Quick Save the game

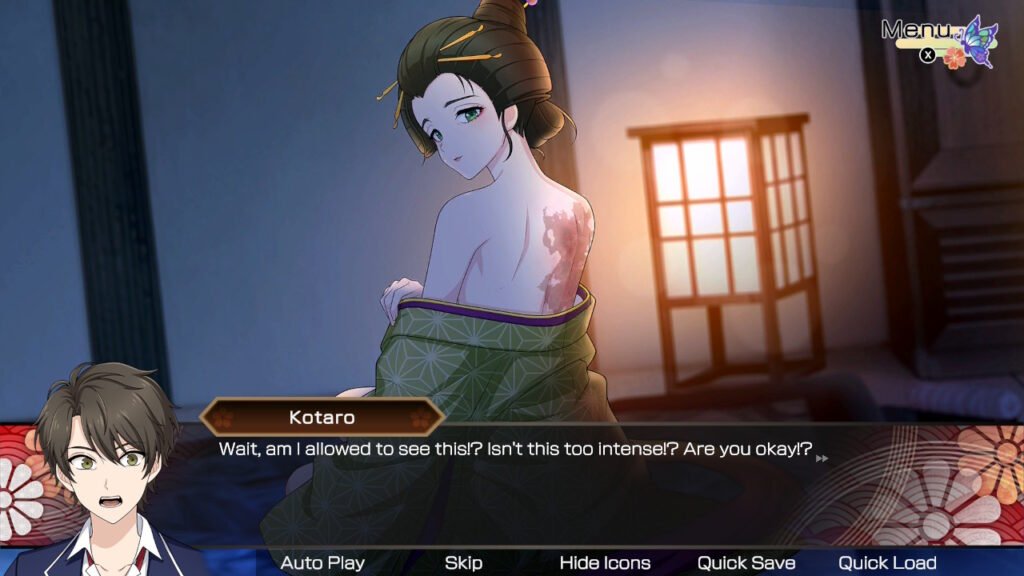pos(746,563)
